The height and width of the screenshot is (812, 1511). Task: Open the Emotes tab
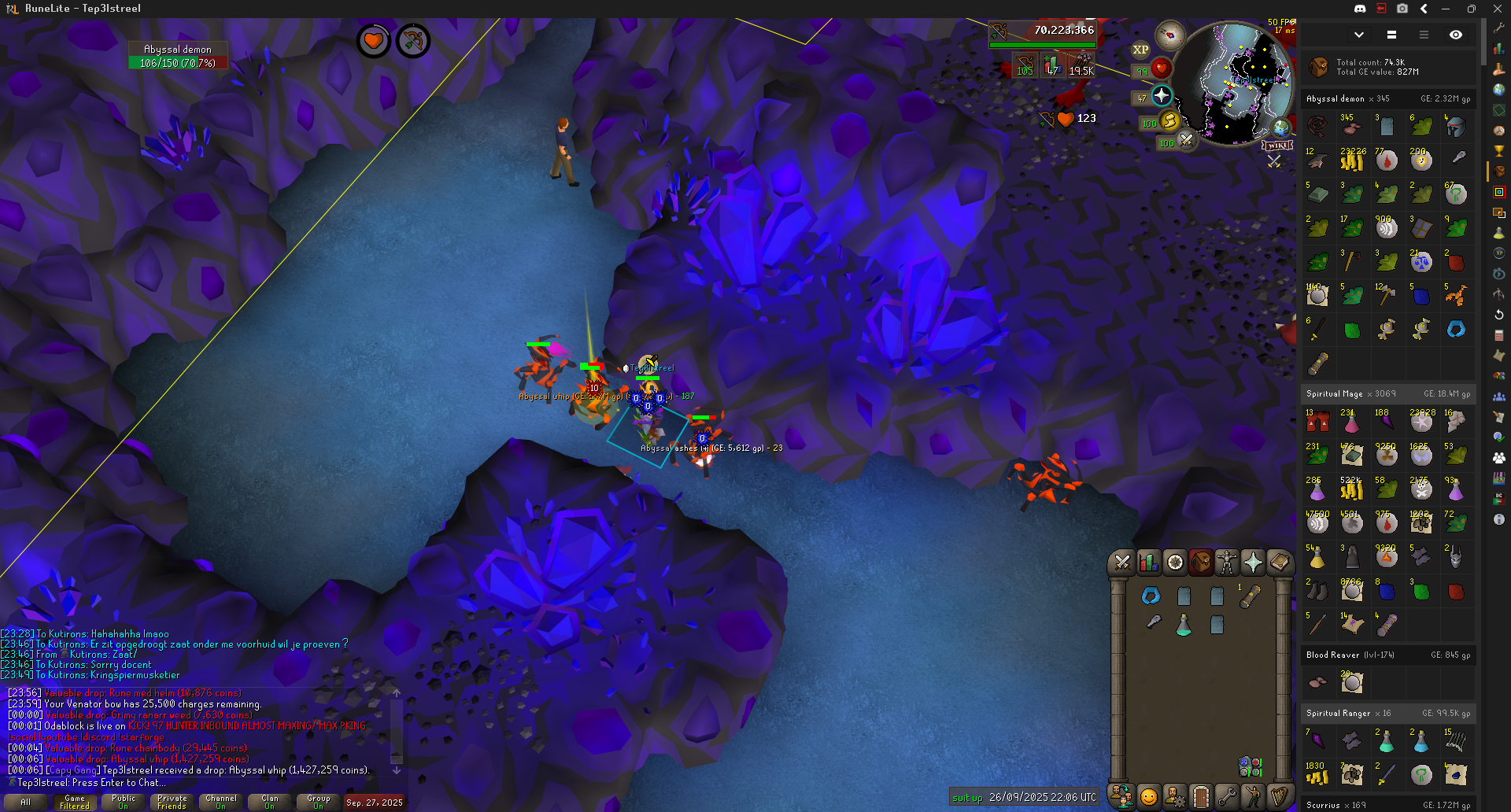point(1253,797)
